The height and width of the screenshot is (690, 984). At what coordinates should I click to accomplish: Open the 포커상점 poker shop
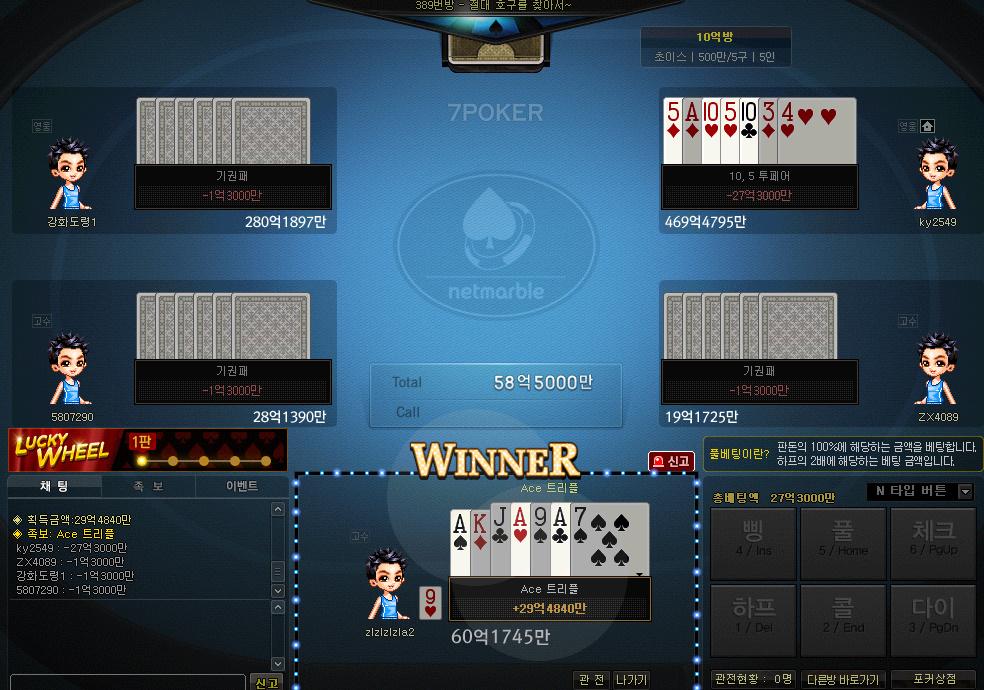[933, 680]
